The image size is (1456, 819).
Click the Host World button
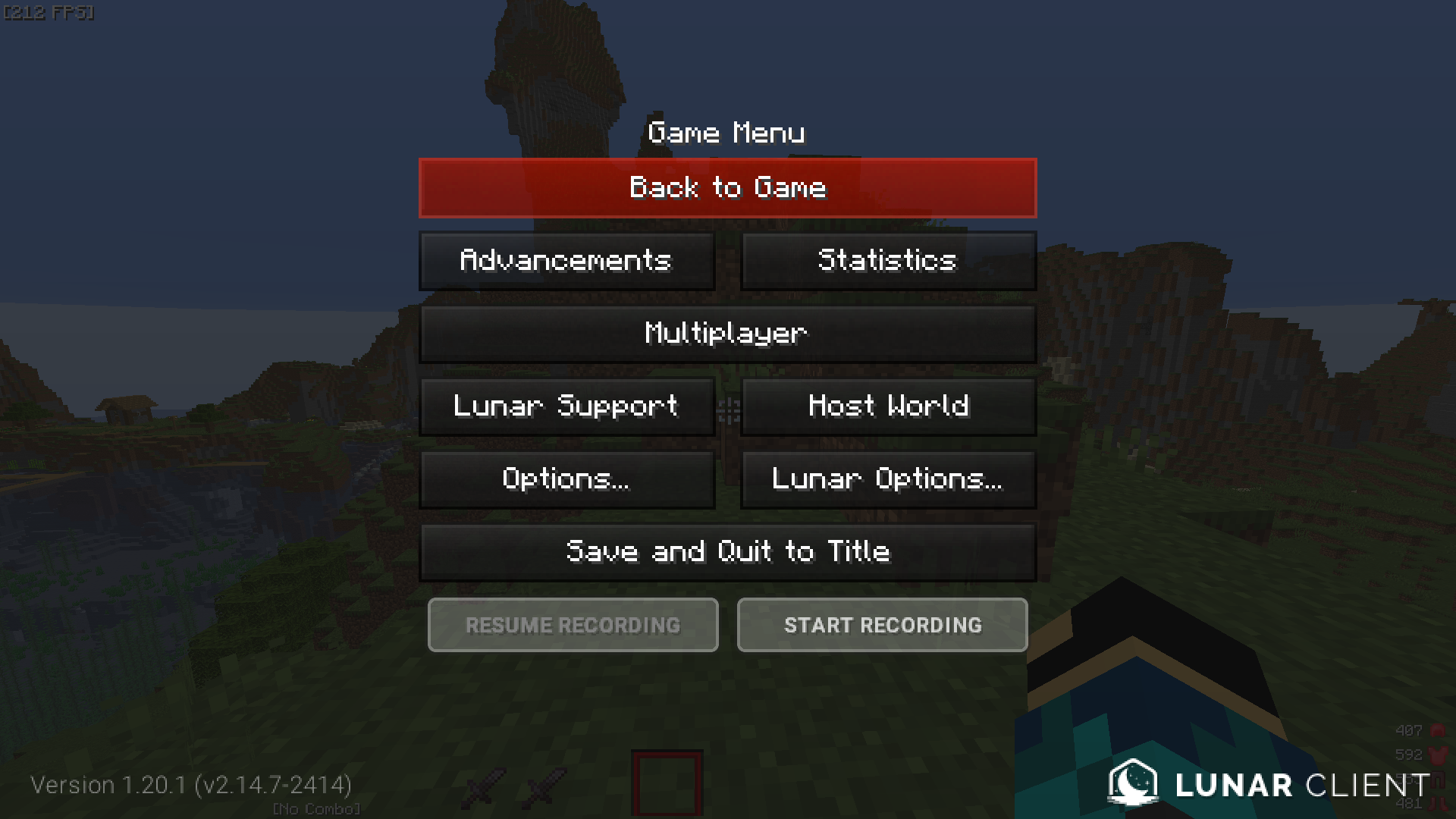887,406
